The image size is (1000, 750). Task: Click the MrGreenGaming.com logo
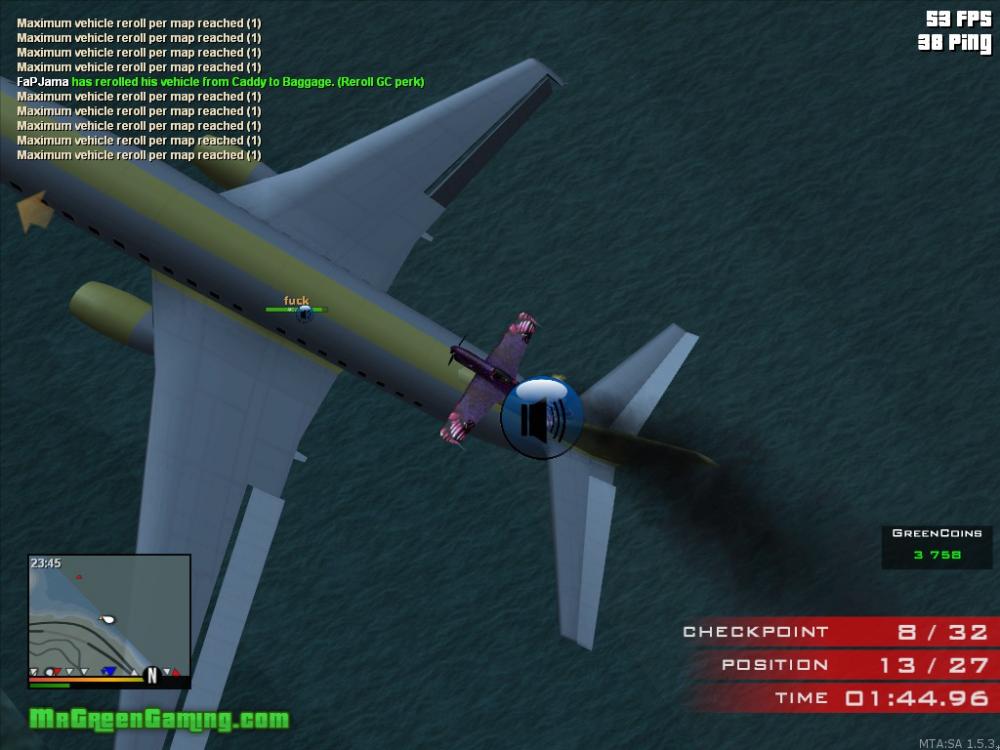tap(159, 719)
